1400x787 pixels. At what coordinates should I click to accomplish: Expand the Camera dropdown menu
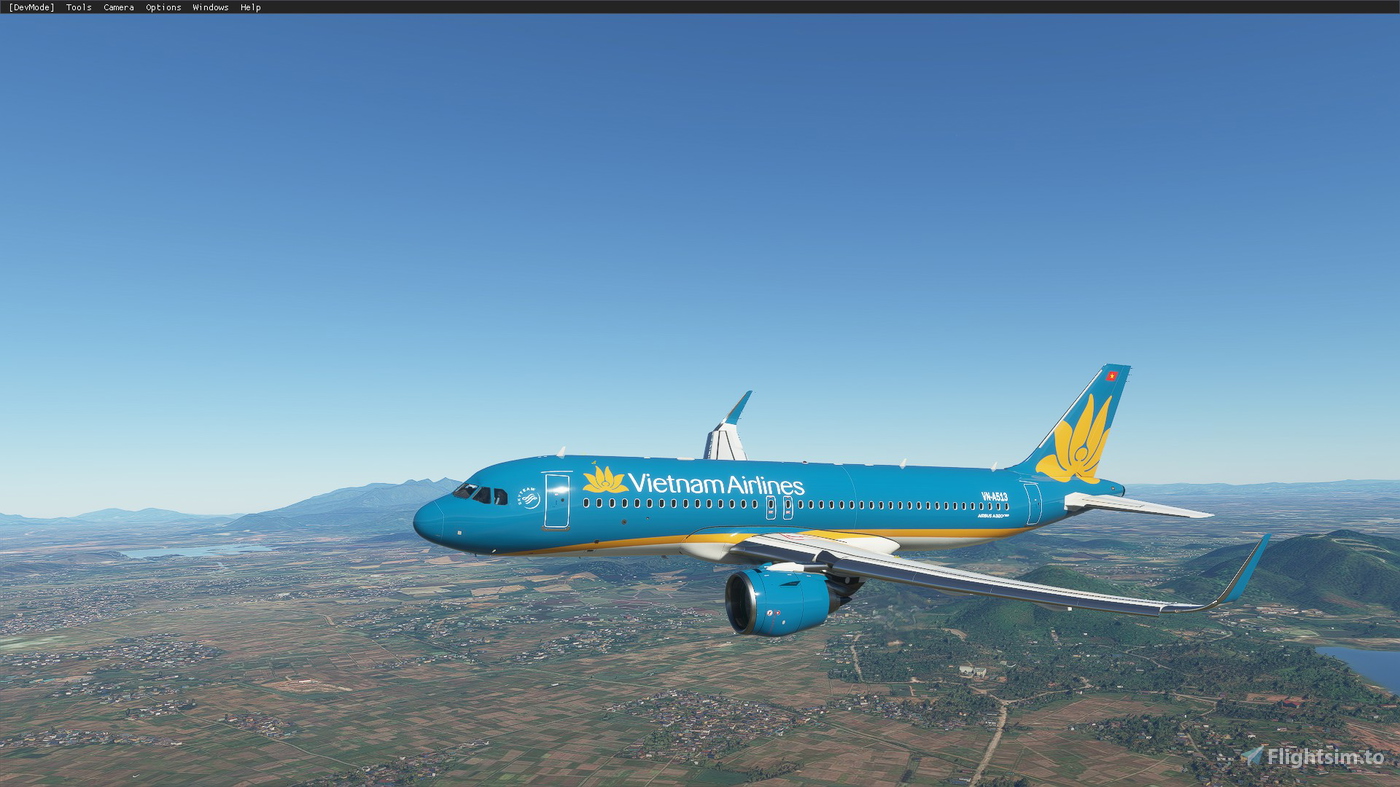click(x=118, y=7)
